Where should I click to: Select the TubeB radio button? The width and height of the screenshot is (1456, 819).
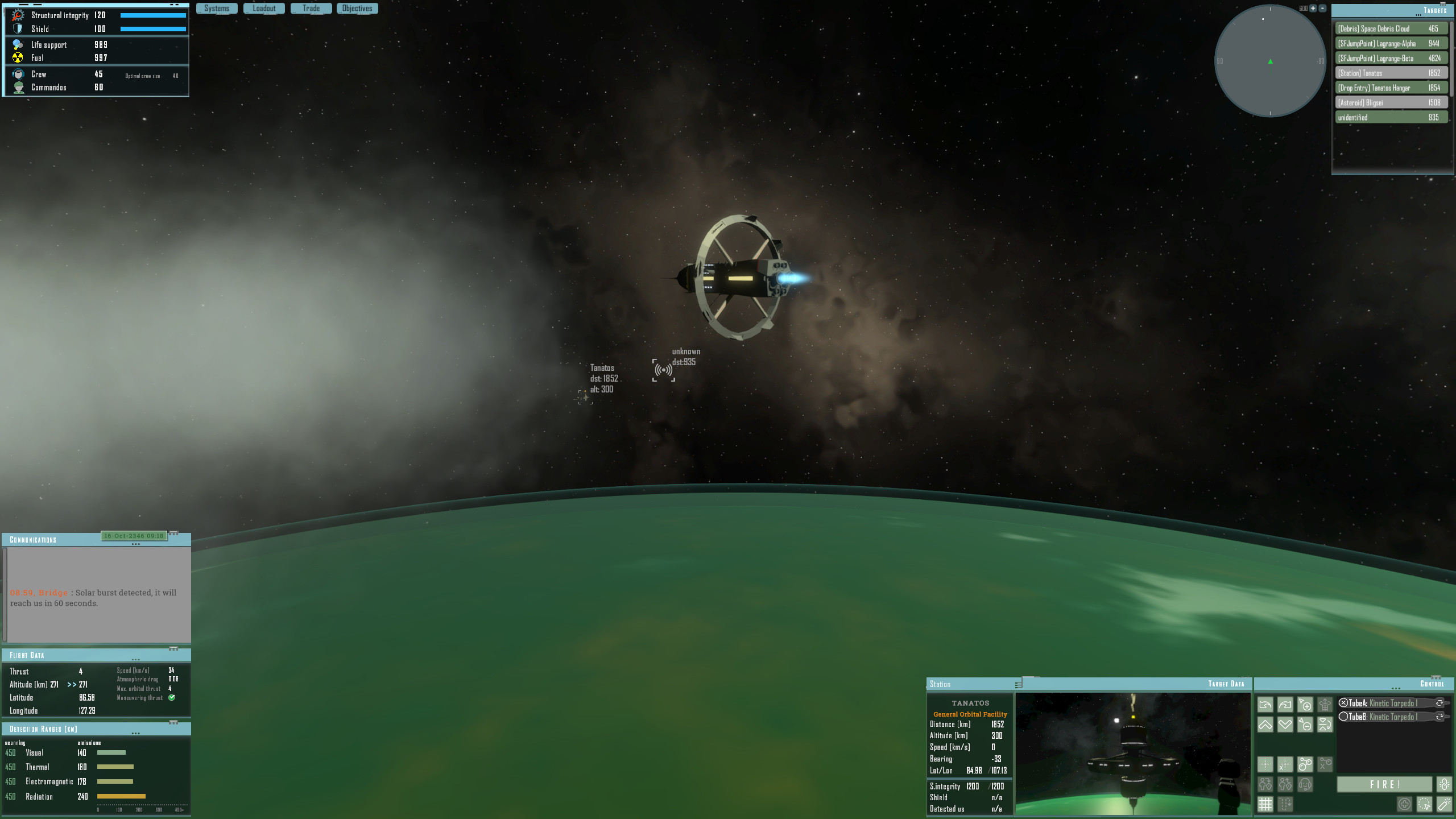1343,716
